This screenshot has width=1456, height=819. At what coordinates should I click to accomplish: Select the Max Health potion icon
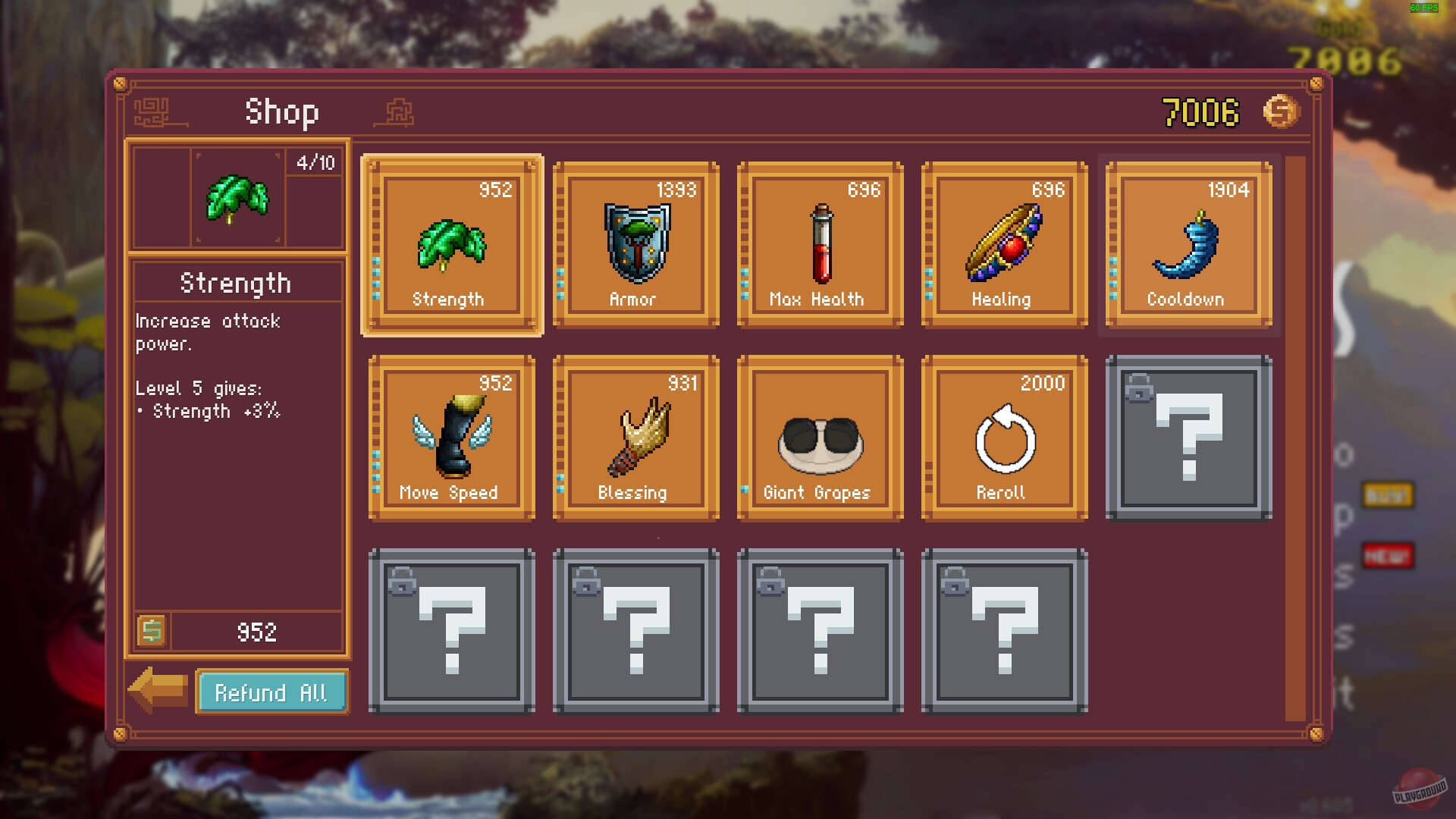coord(821,243)
